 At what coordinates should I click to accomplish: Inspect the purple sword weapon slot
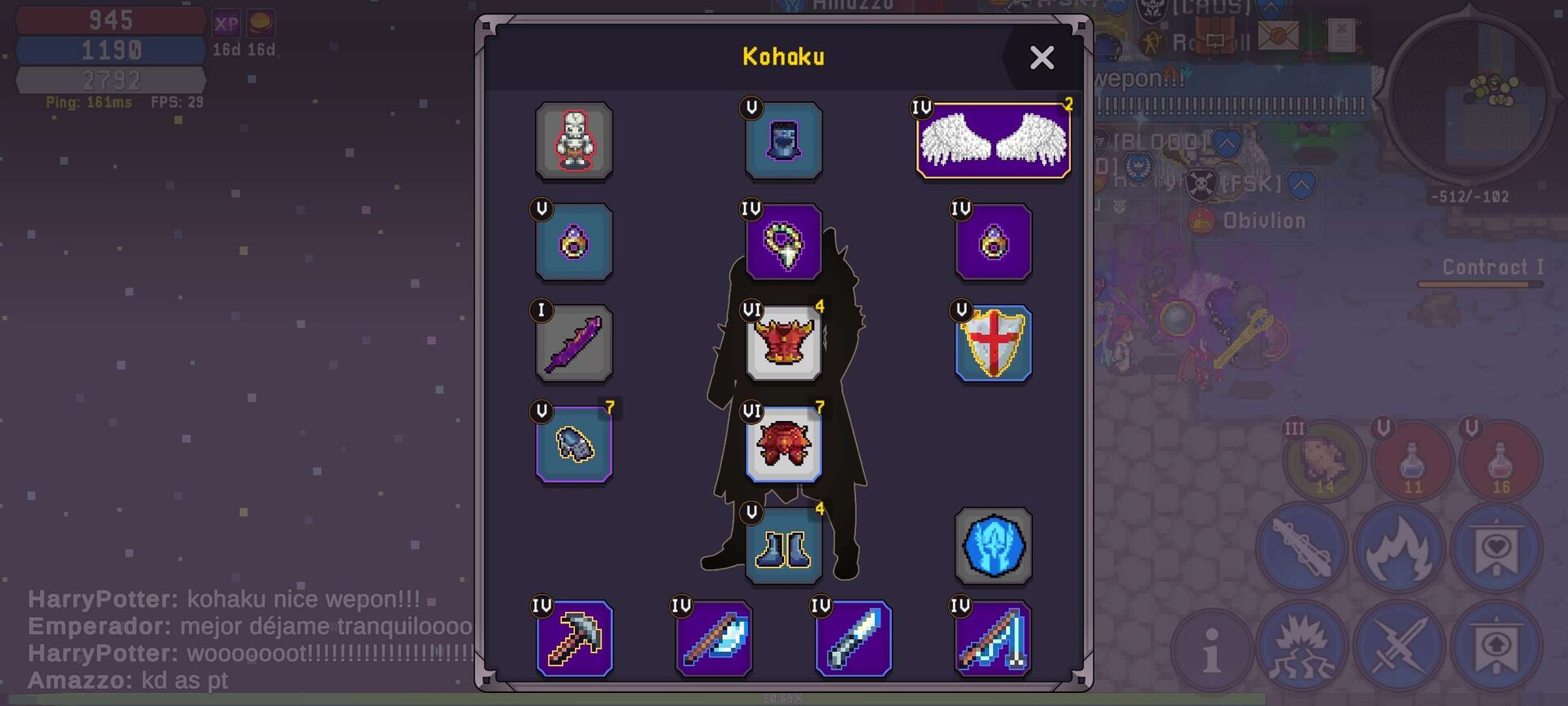coord(574,344)
